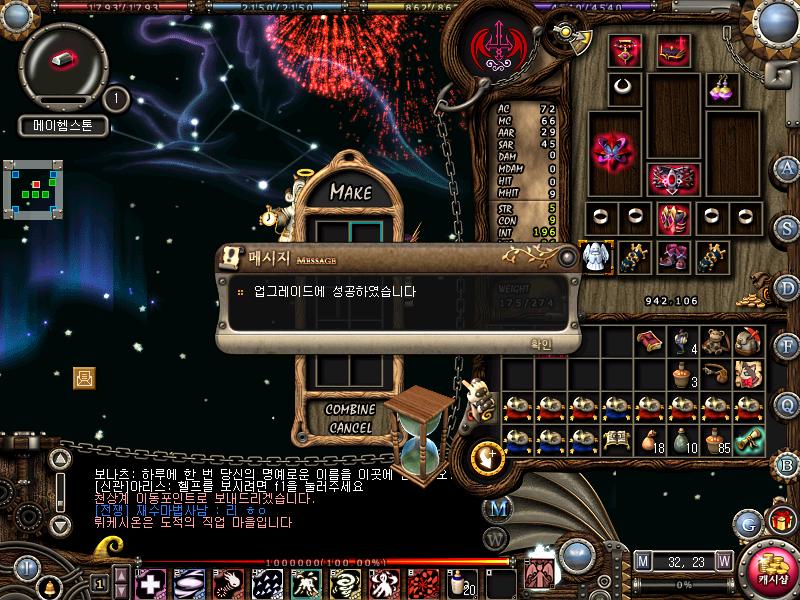Click COMBINE in the Make window
800x600 pixels.
tap(350, 409)
